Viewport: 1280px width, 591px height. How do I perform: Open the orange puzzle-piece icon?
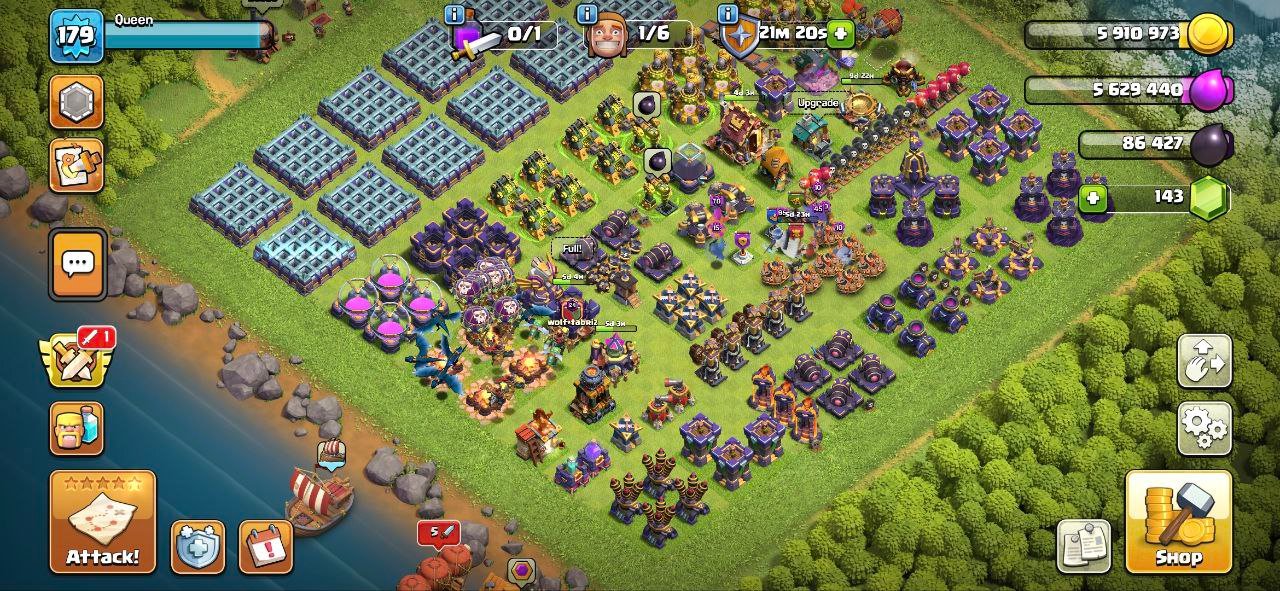(76, 165)
